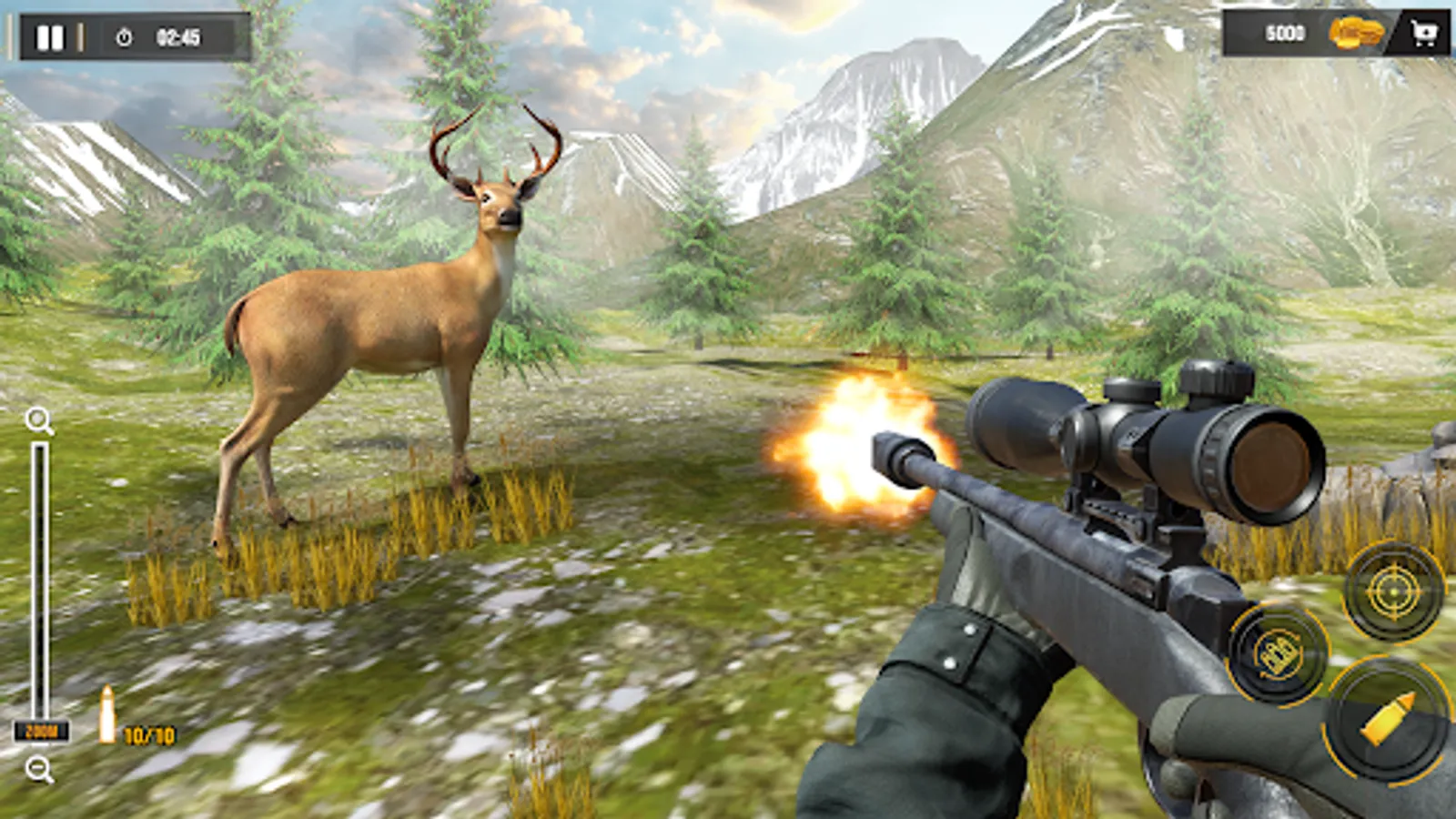The height and width of the screenshot is (819, 1456).
Task: Click the zoom-out magnifier icon
Action: [x=37, y=767]
